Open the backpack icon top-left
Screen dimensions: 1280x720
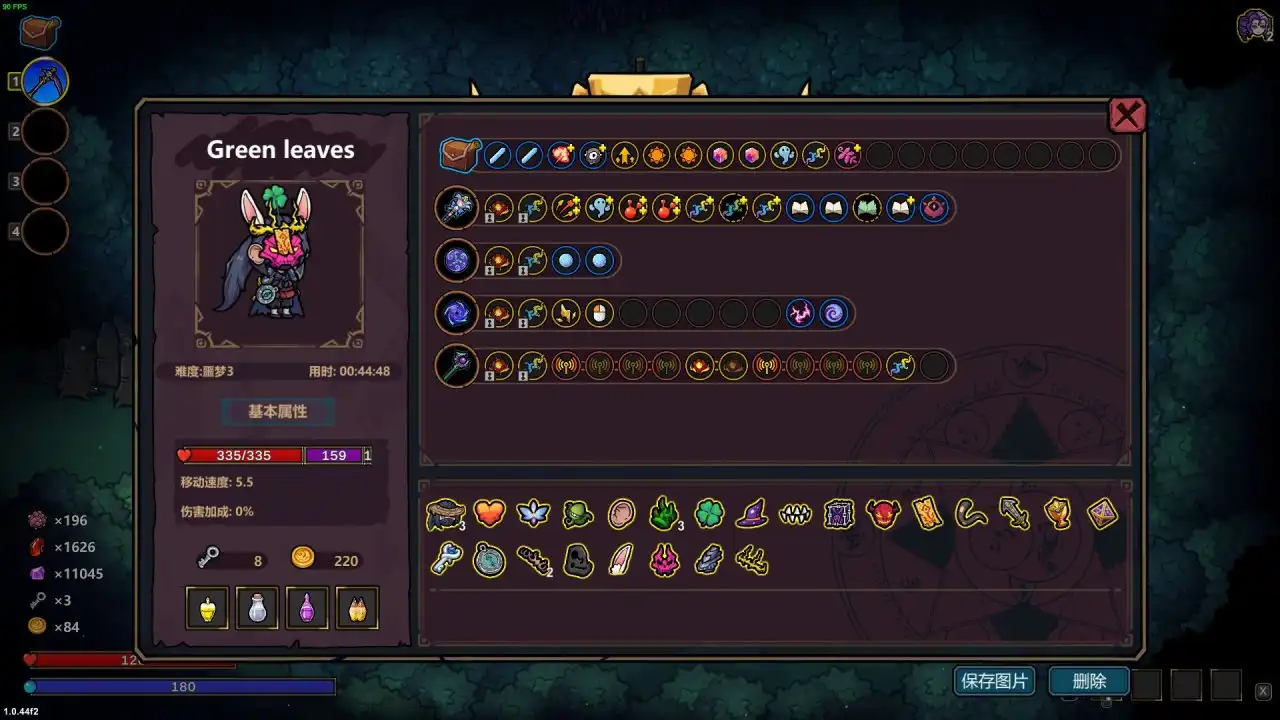[x=37, y=31]
